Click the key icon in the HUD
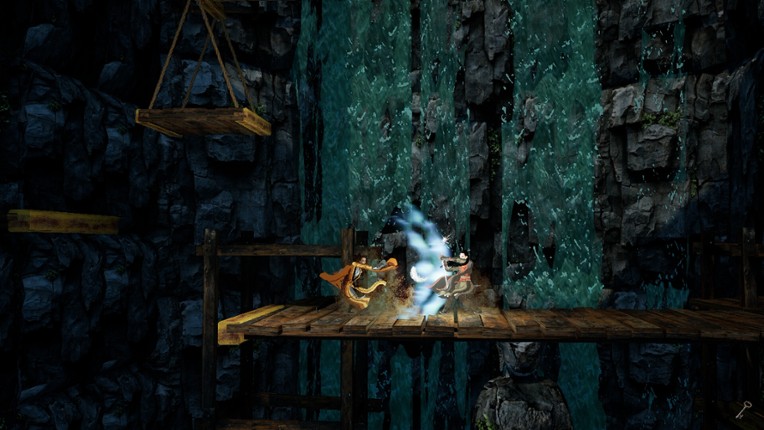764x430 pixels. coord(743,409)
